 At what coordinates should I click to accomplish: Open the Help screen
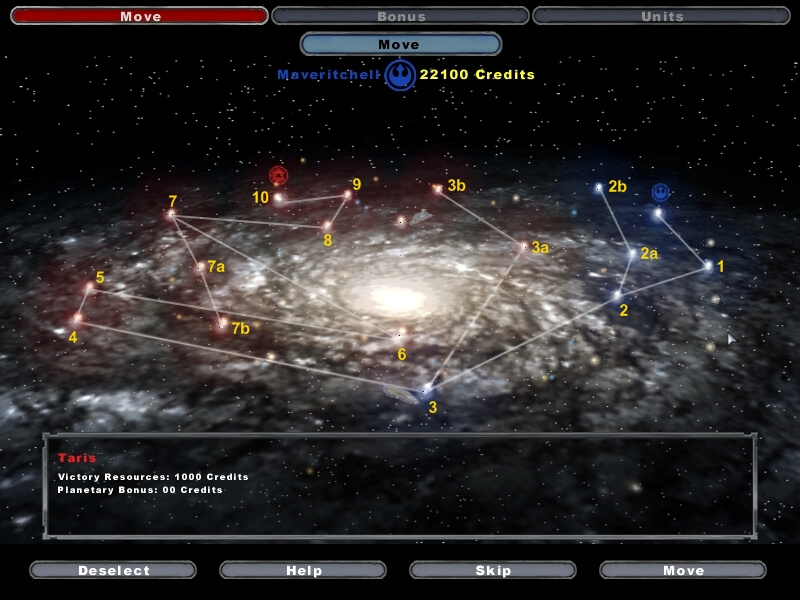point(303,570)
